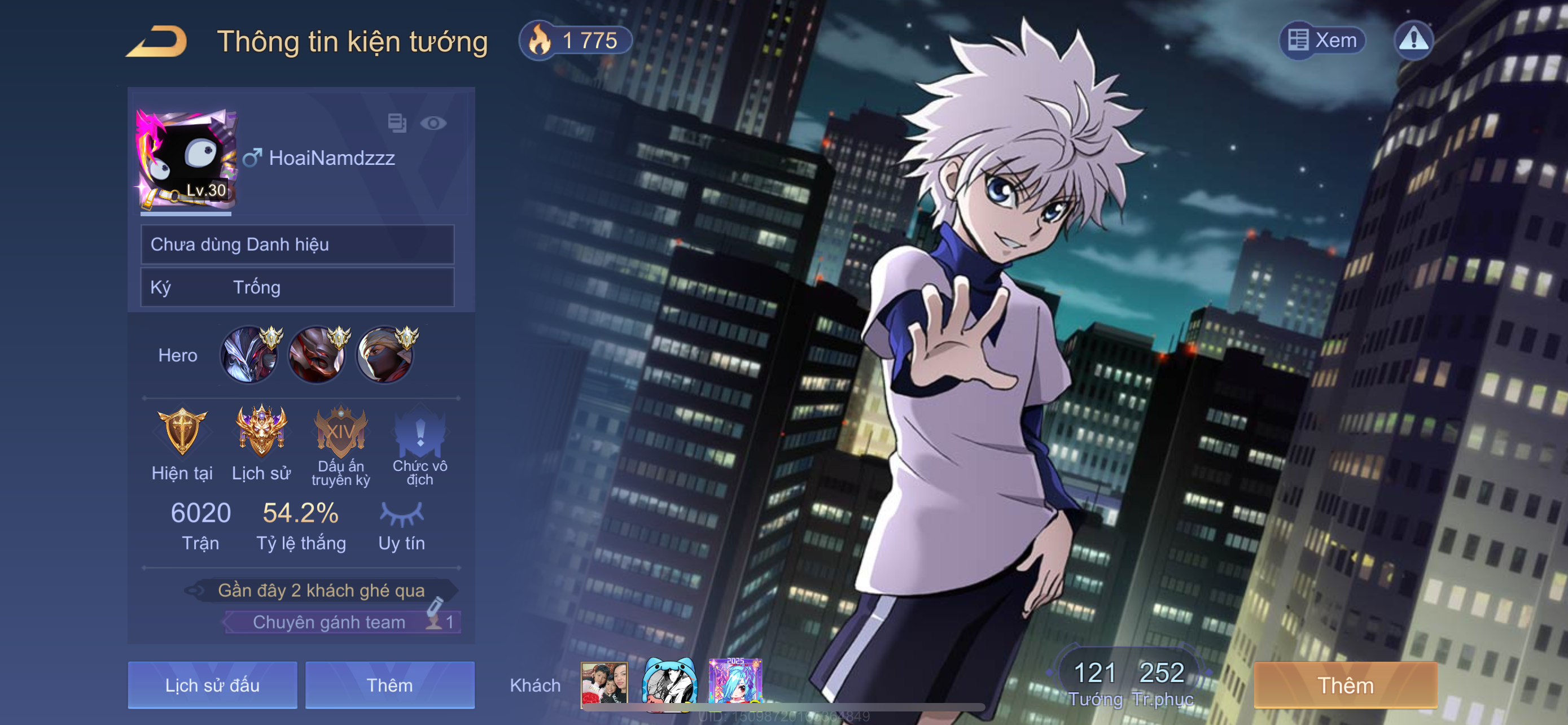The height and width of the screenshot is (725, 1568).
Task: Open the Ký signature field
Action: tap(297, 287)
